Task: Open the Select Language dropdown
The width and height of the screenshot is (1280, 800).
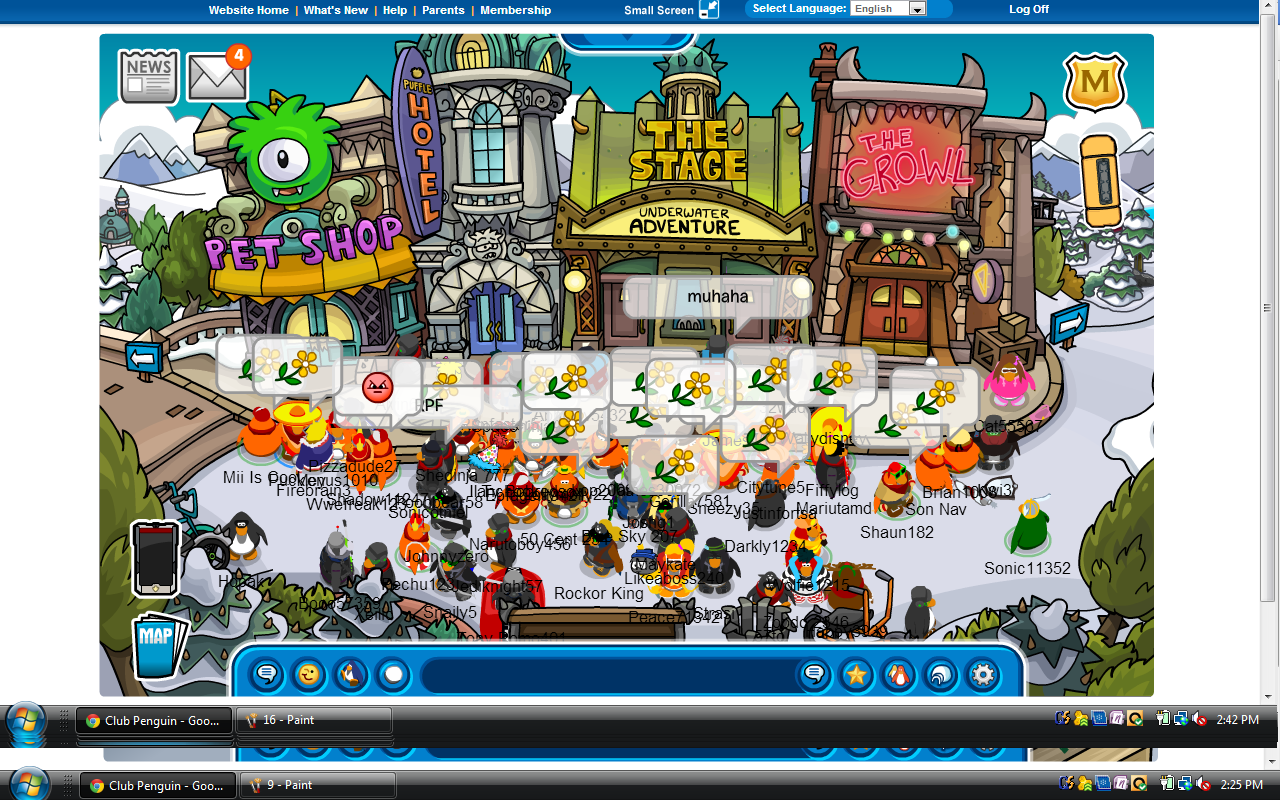Action: pyautogui.click(x=888, y=9)
